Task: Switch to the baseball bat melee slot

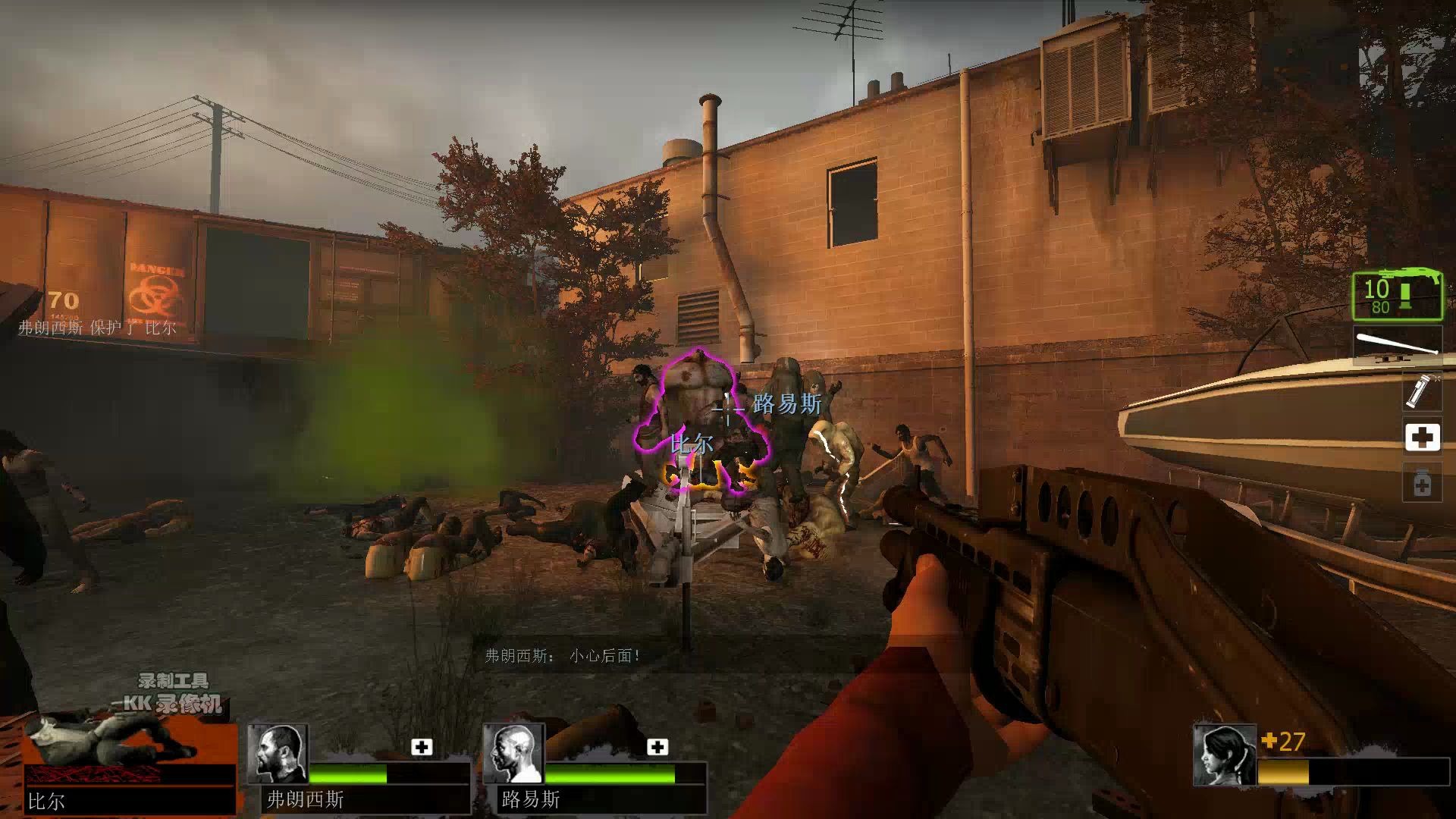Action: 1398,344
